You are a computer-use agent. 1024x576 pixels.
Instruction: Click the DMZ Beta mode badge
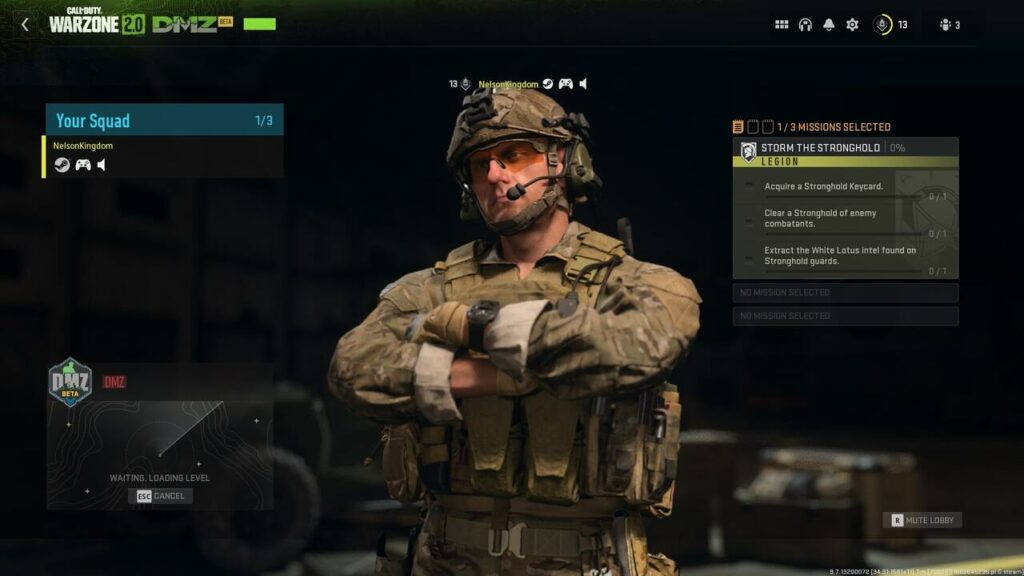pyautogui.click(x=71, y=382)
